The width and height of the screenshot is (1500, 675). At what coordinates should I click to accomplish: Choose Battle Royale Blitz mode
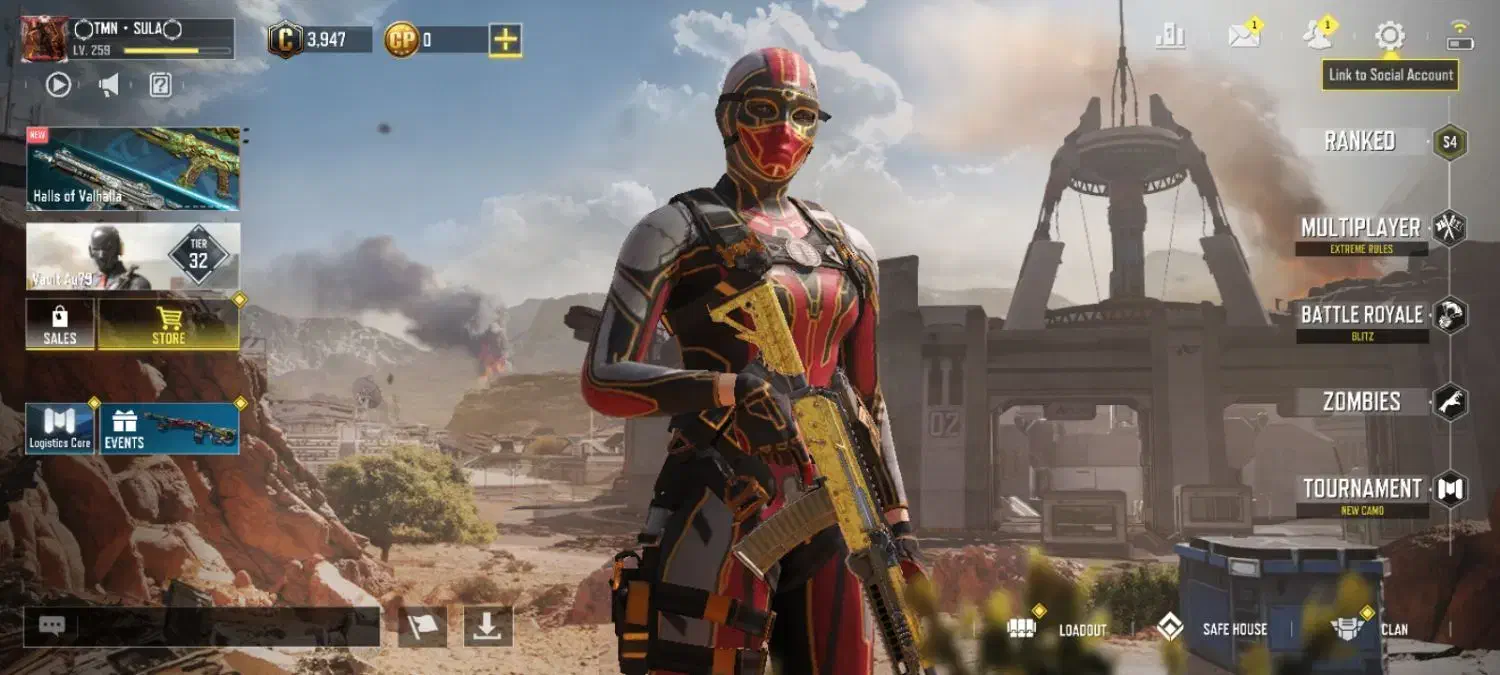click(x=1361, y=316)
